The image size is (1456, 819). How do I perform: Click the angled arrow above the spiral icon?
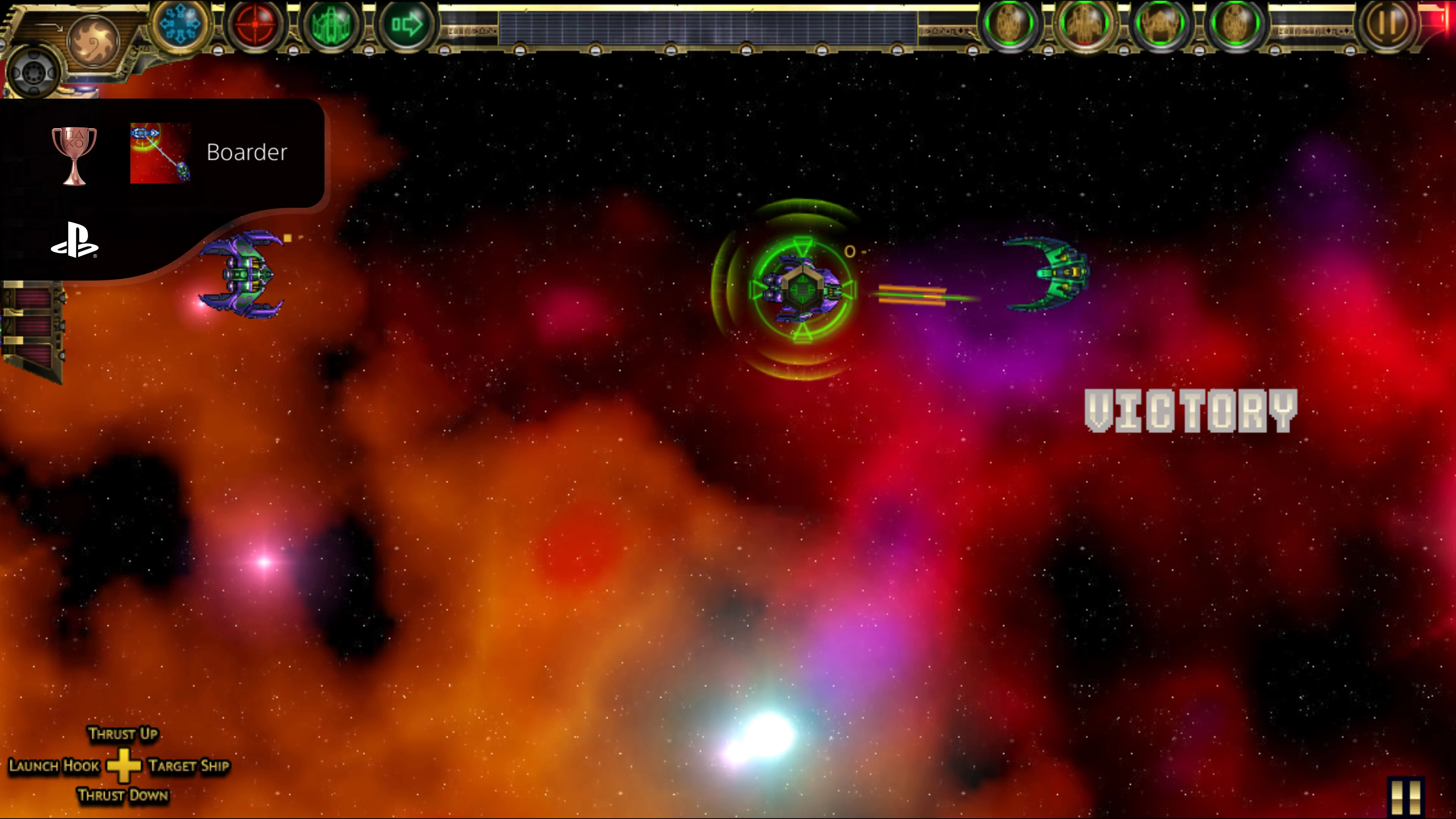click(x=50, y=27)
